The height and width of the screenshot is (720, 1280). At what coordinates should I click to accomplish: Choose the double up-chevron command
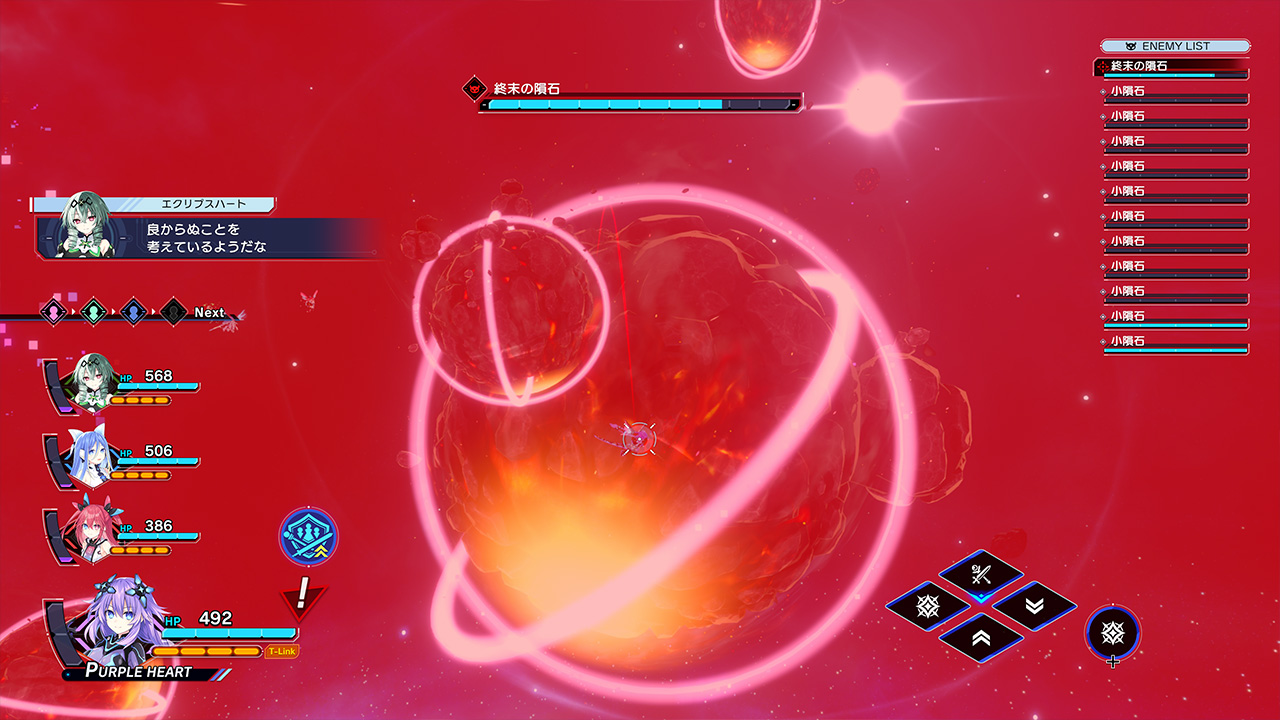tap(980, 637)
